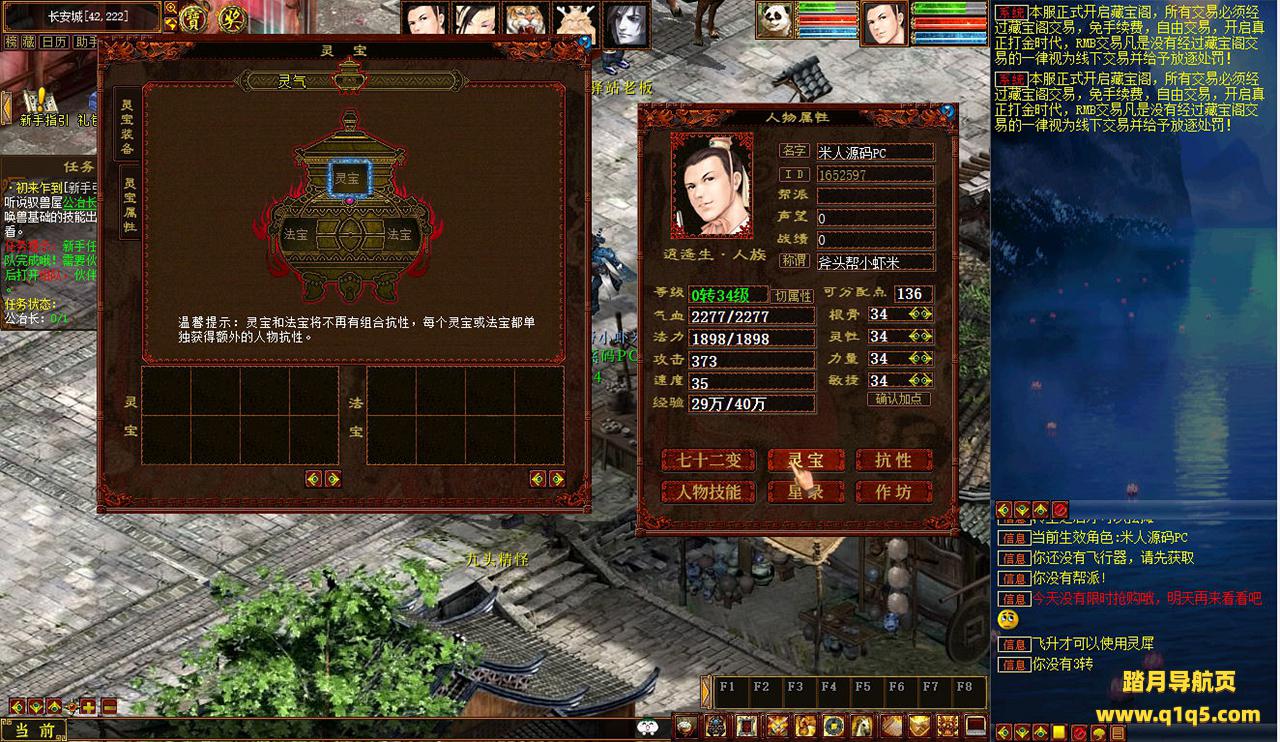The height and width of the screenshot is (742, 1280).
Task: Click the panda pet portrait
Action: (773, 20)
